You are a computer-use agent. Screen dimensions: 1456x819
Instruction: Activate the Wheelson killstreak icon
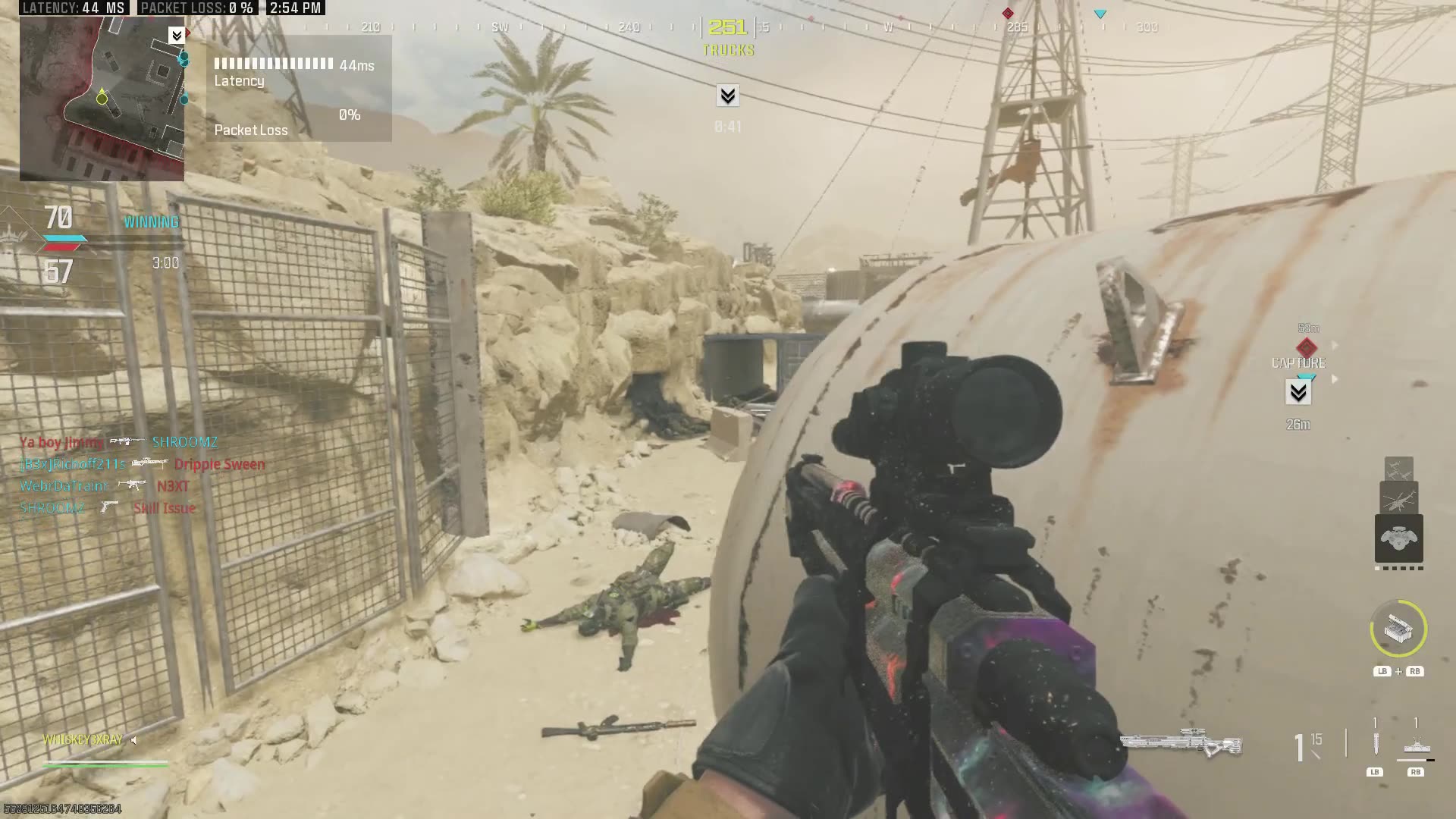tap(1399, 537)
